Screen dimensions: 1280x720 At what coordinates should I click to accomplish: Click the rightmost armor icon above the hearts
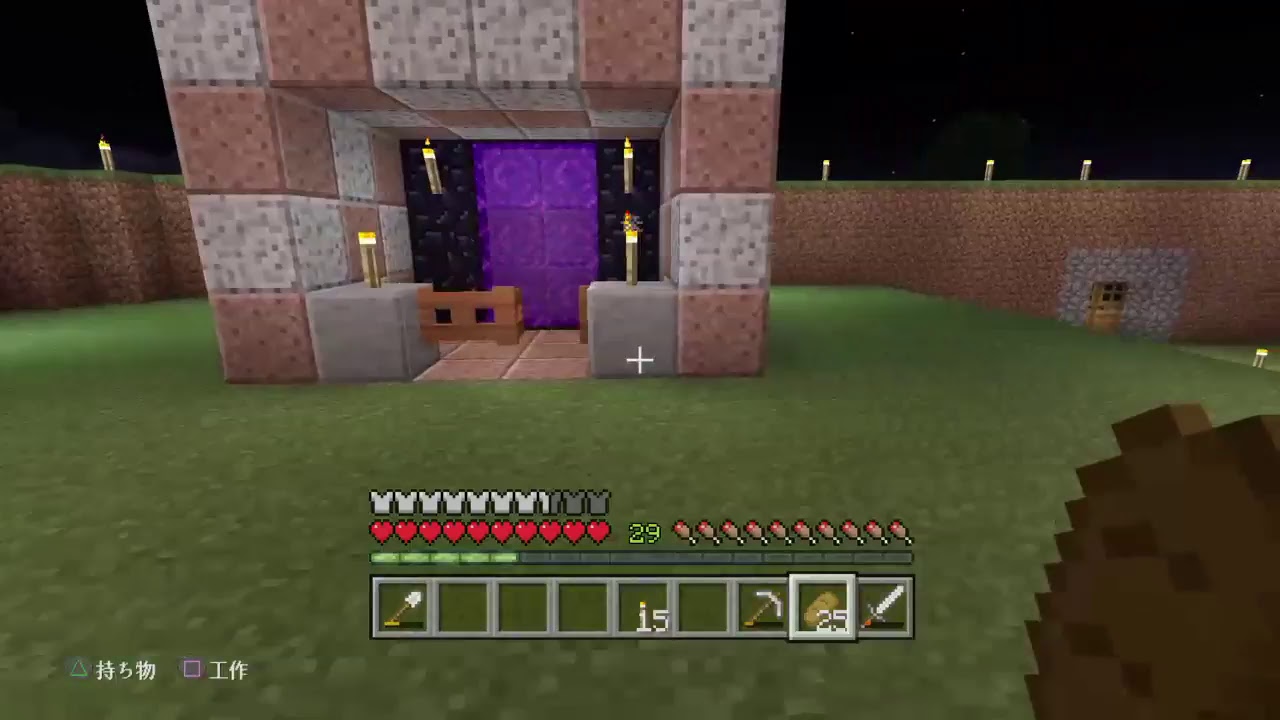[x=600, y=502]
